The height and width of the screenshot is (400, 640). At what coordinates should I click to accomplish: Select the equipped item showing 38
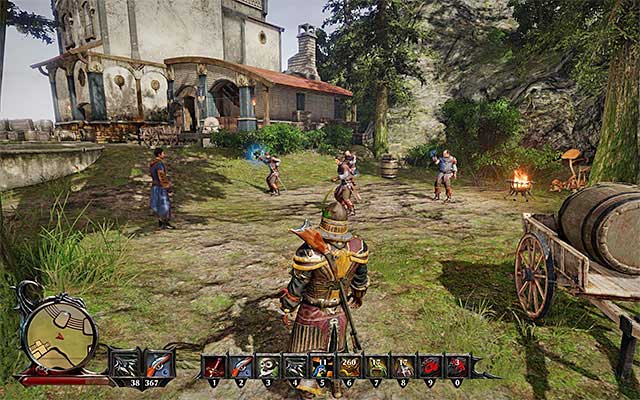coord(125,365)
